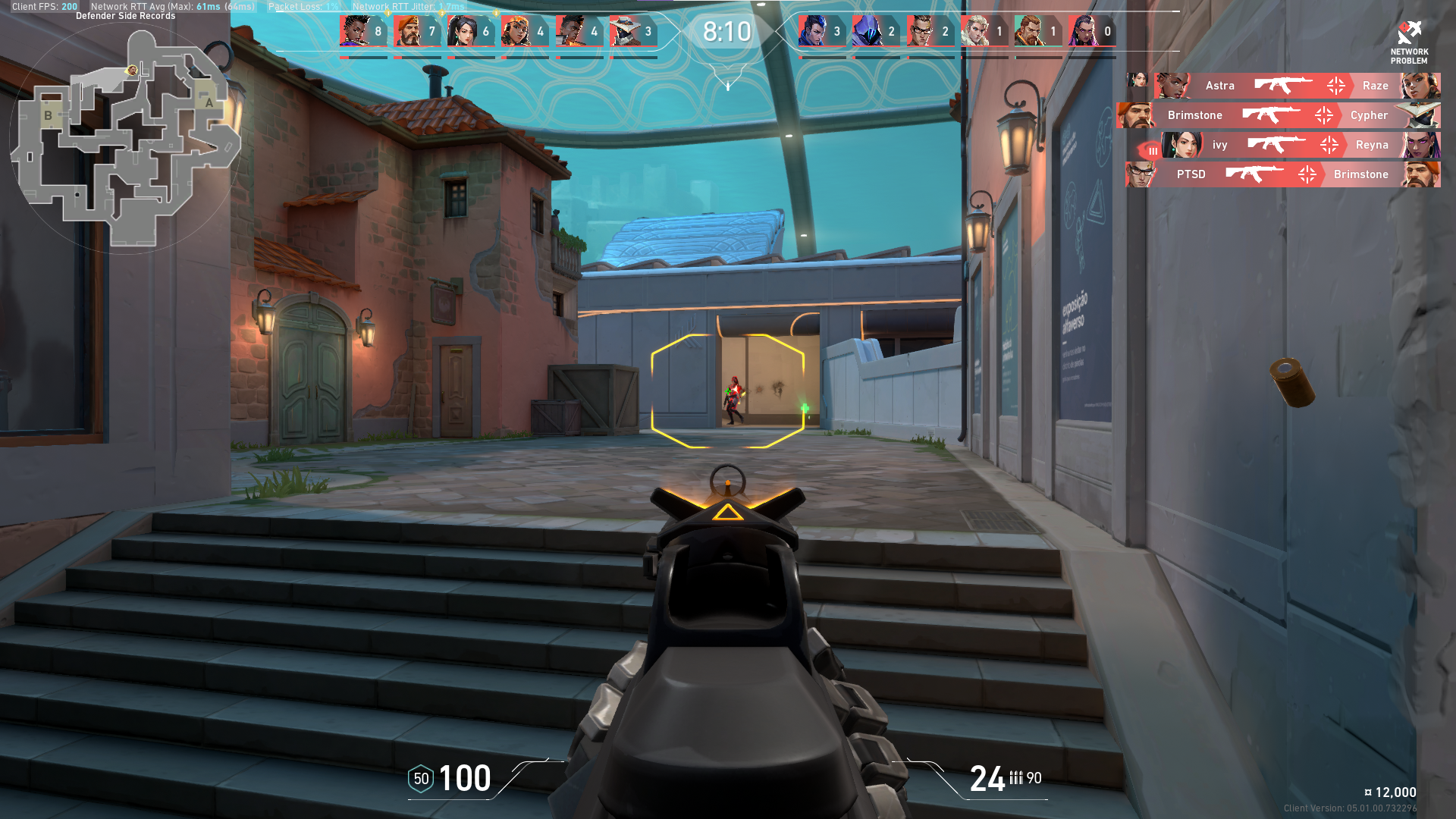1456x819 pixels.
Task: Click the headshot icon beside Cypher's name
Action: (1323, 115)
